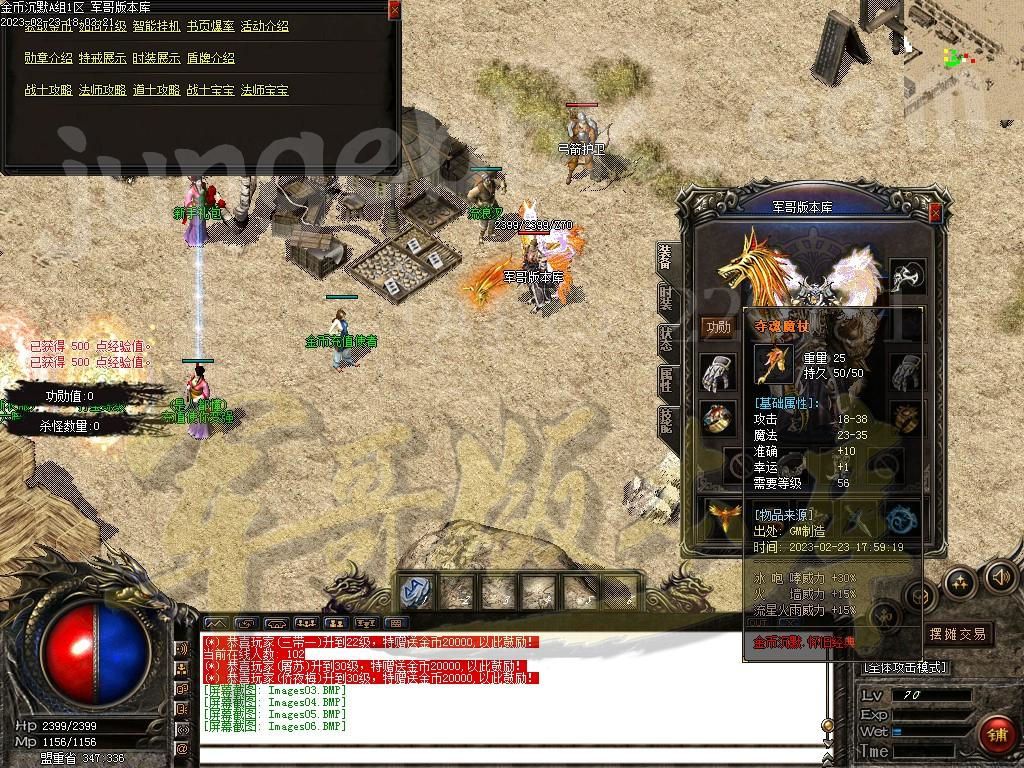The width and height of the screenshot is (1024, 768).
Task: Open the 书页爆率 link
Action: pyautogui.click(x=211, y=26)
